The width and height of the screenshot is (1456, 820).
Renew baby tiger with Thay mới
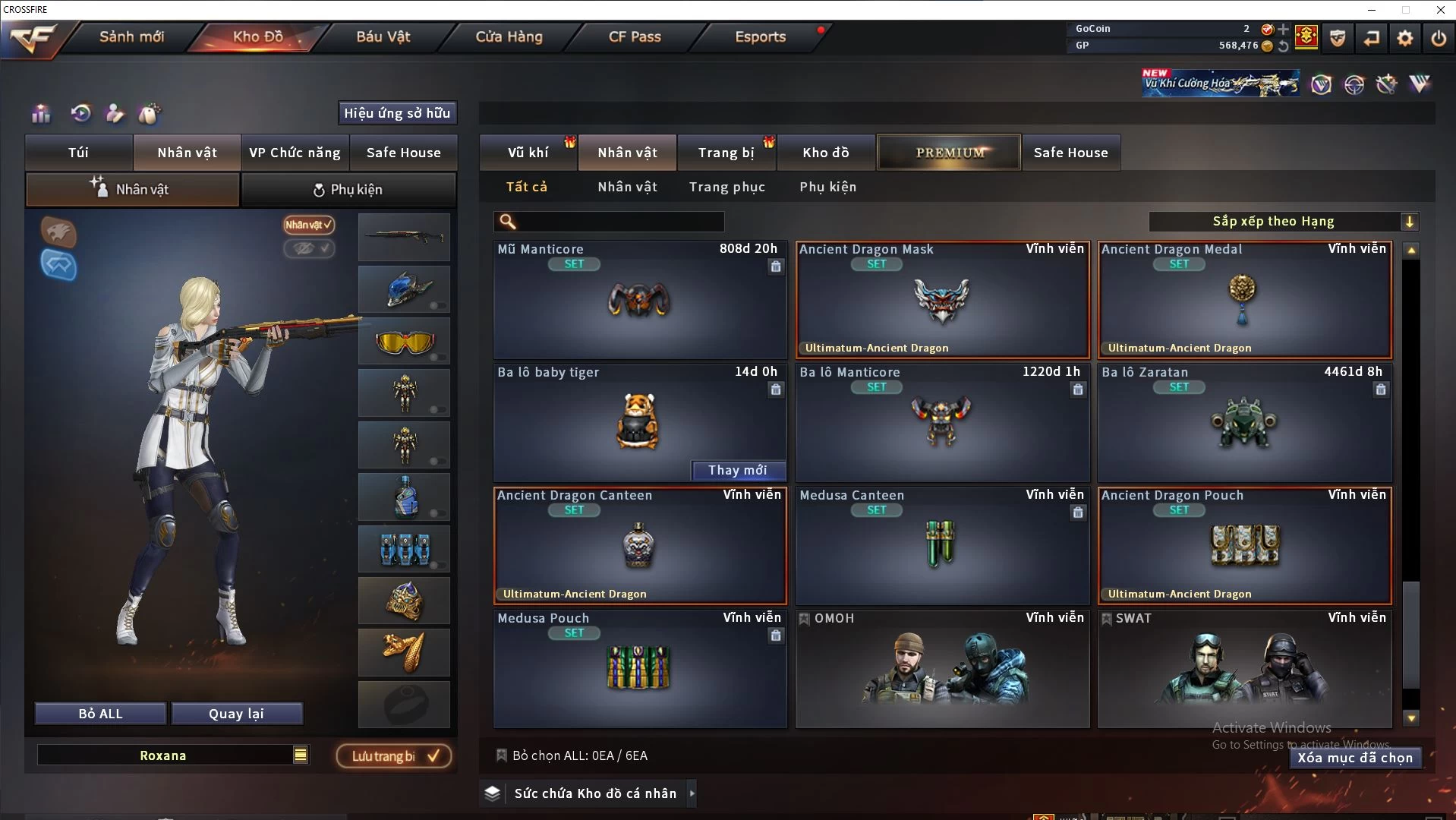pos(737,471)
